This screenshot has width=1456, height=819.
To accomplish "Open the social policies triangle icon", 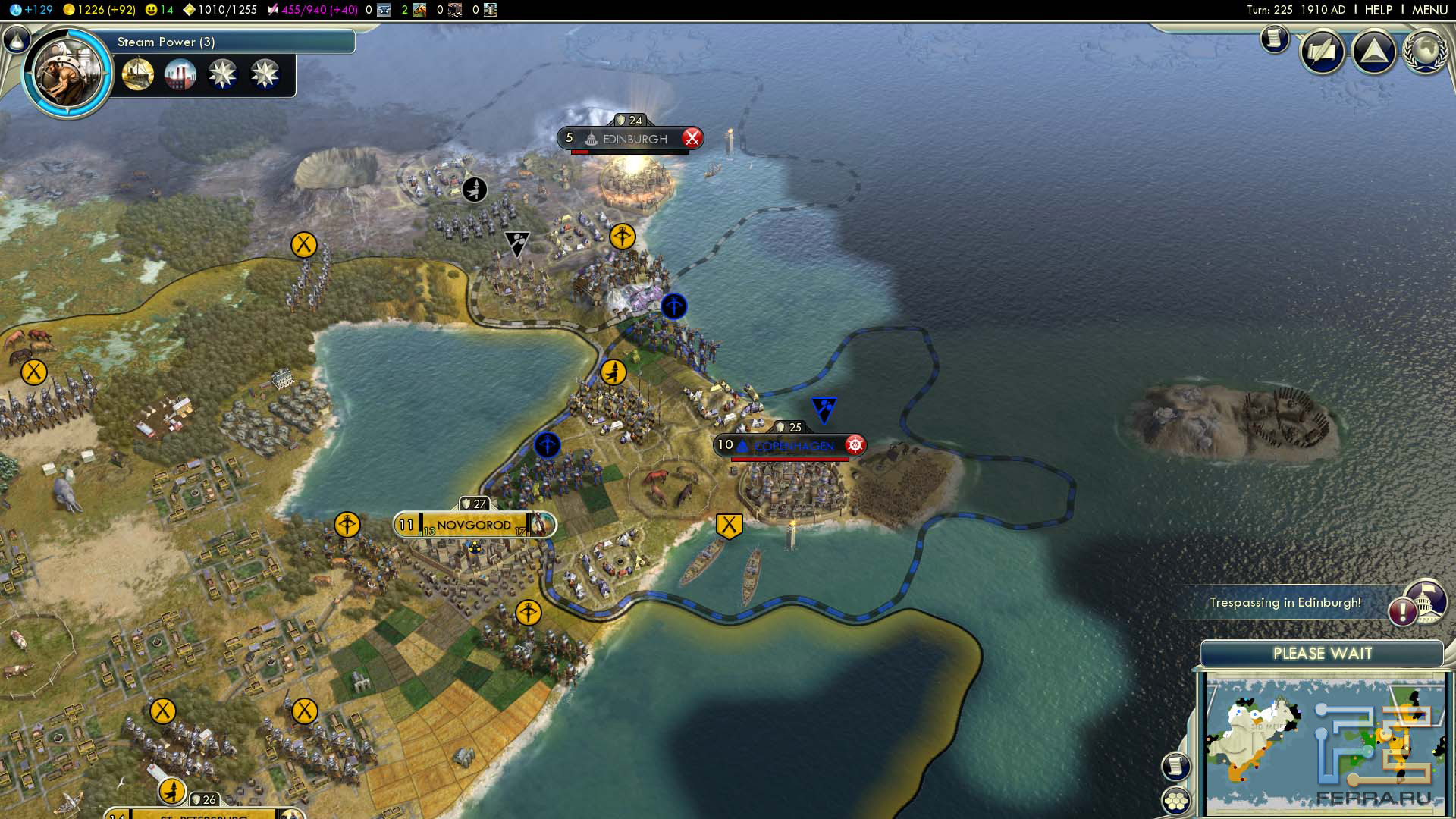I will click(1373, 52).
